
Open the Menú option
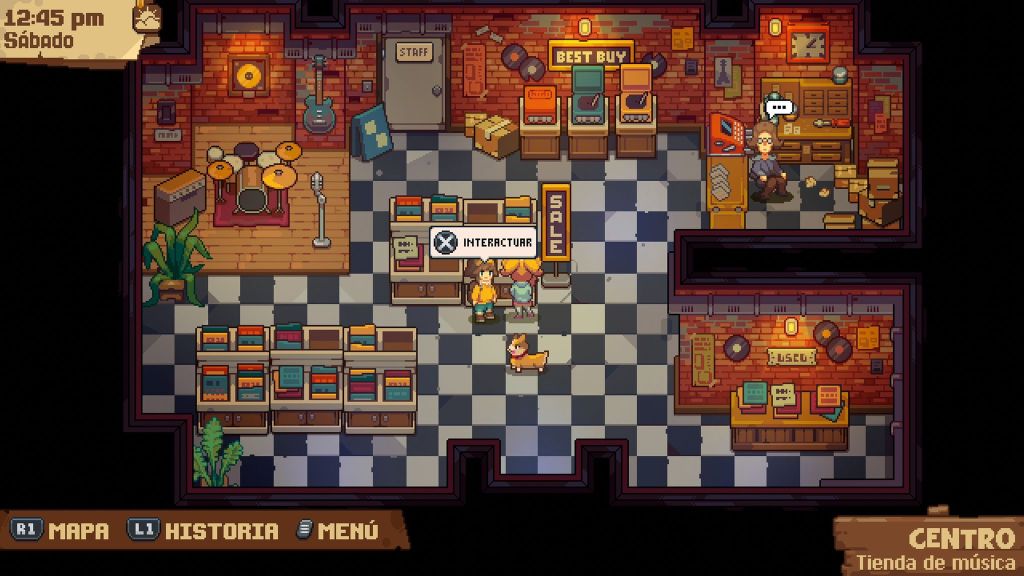338,531
